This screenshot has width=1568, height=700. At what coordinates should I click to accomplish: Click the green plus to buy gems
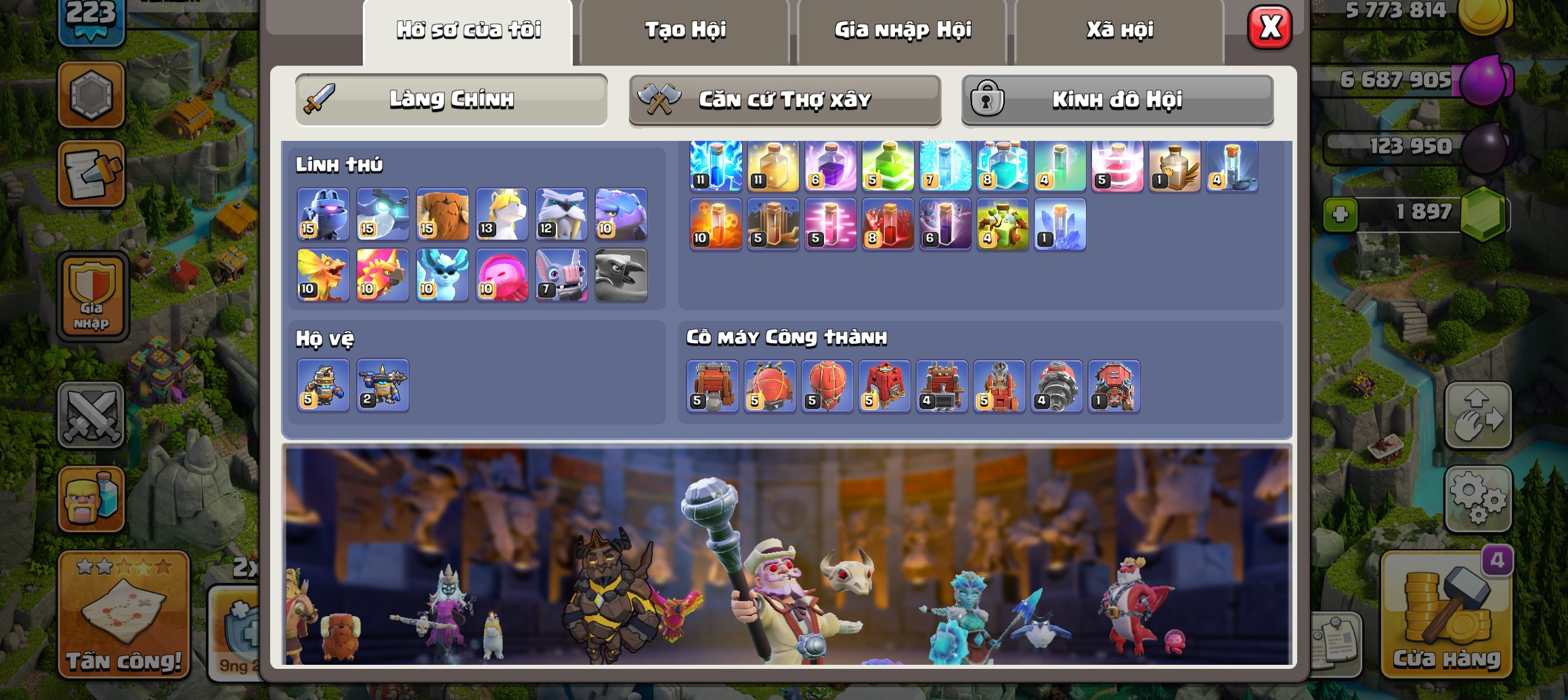tap(1341, 215)
